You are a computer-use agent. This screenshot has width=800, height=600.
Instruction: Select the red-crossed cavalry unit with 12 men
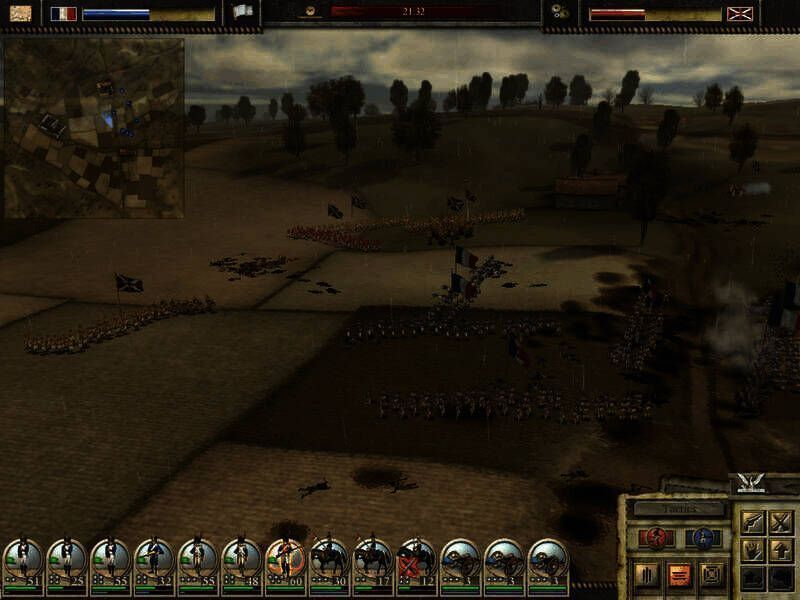pos(416,561)
